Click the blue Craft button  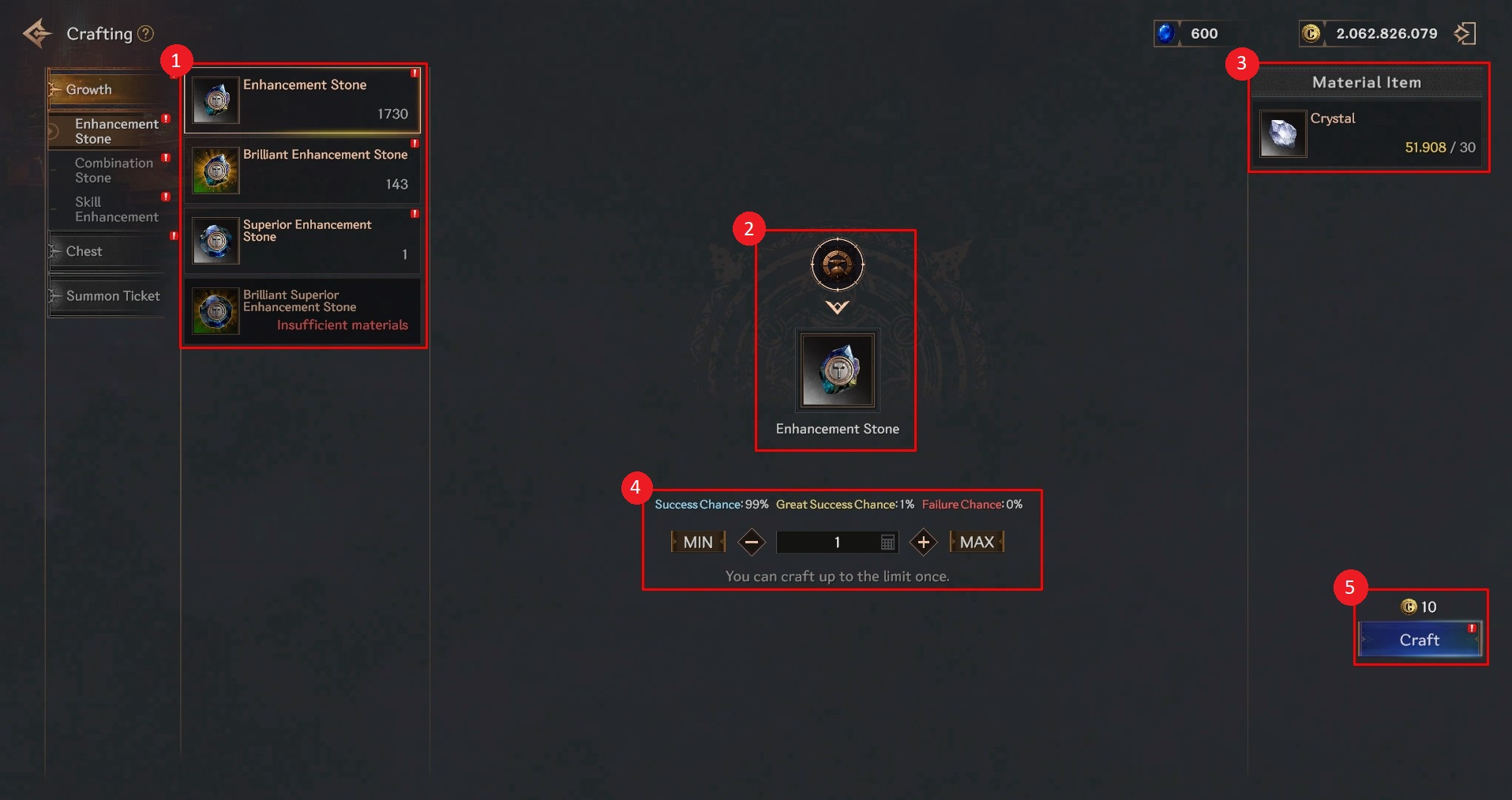pyautogui.click(x=1419, y=640)
